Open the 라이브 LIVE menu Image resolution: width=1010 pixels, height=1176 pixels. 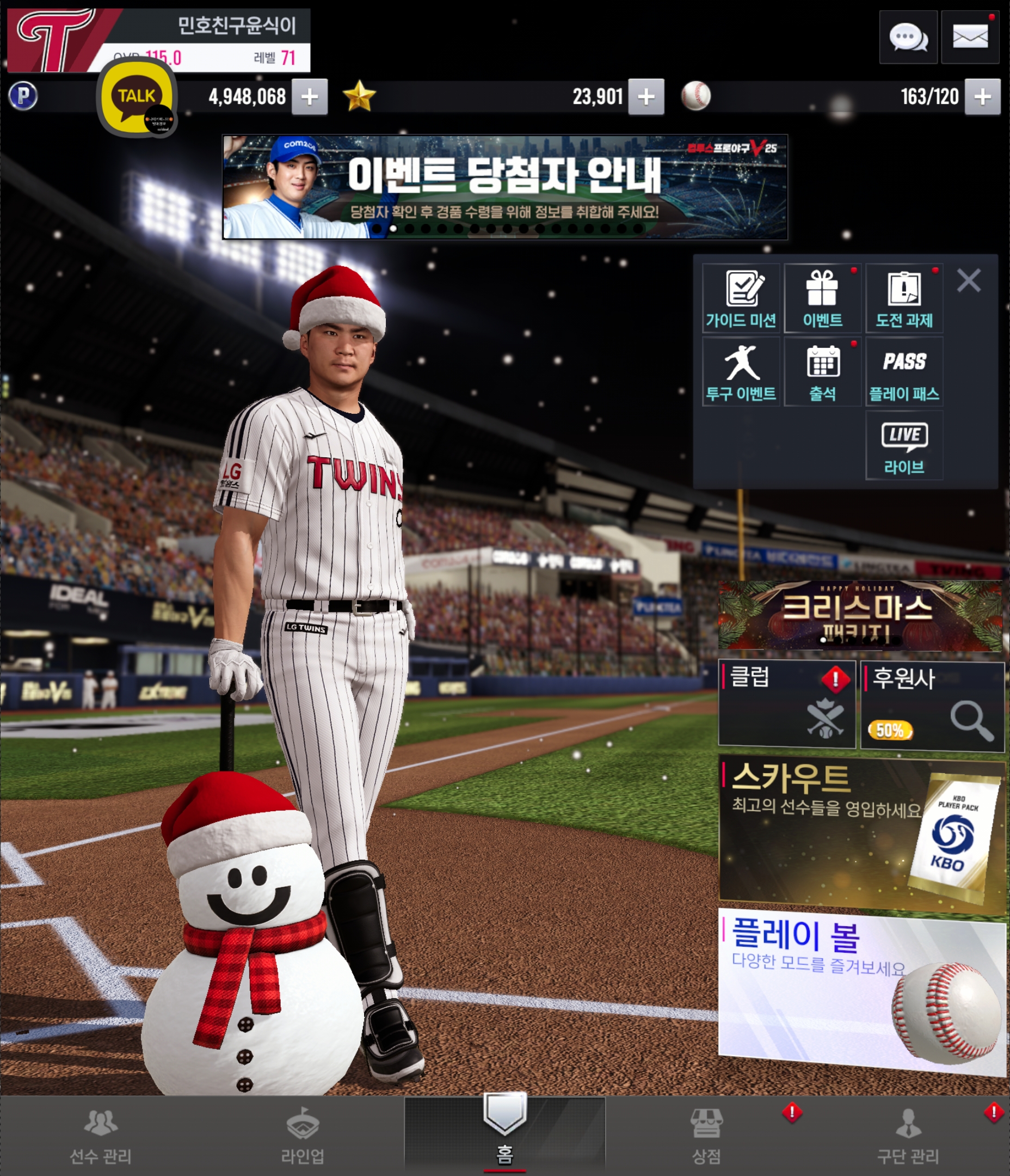904,445
